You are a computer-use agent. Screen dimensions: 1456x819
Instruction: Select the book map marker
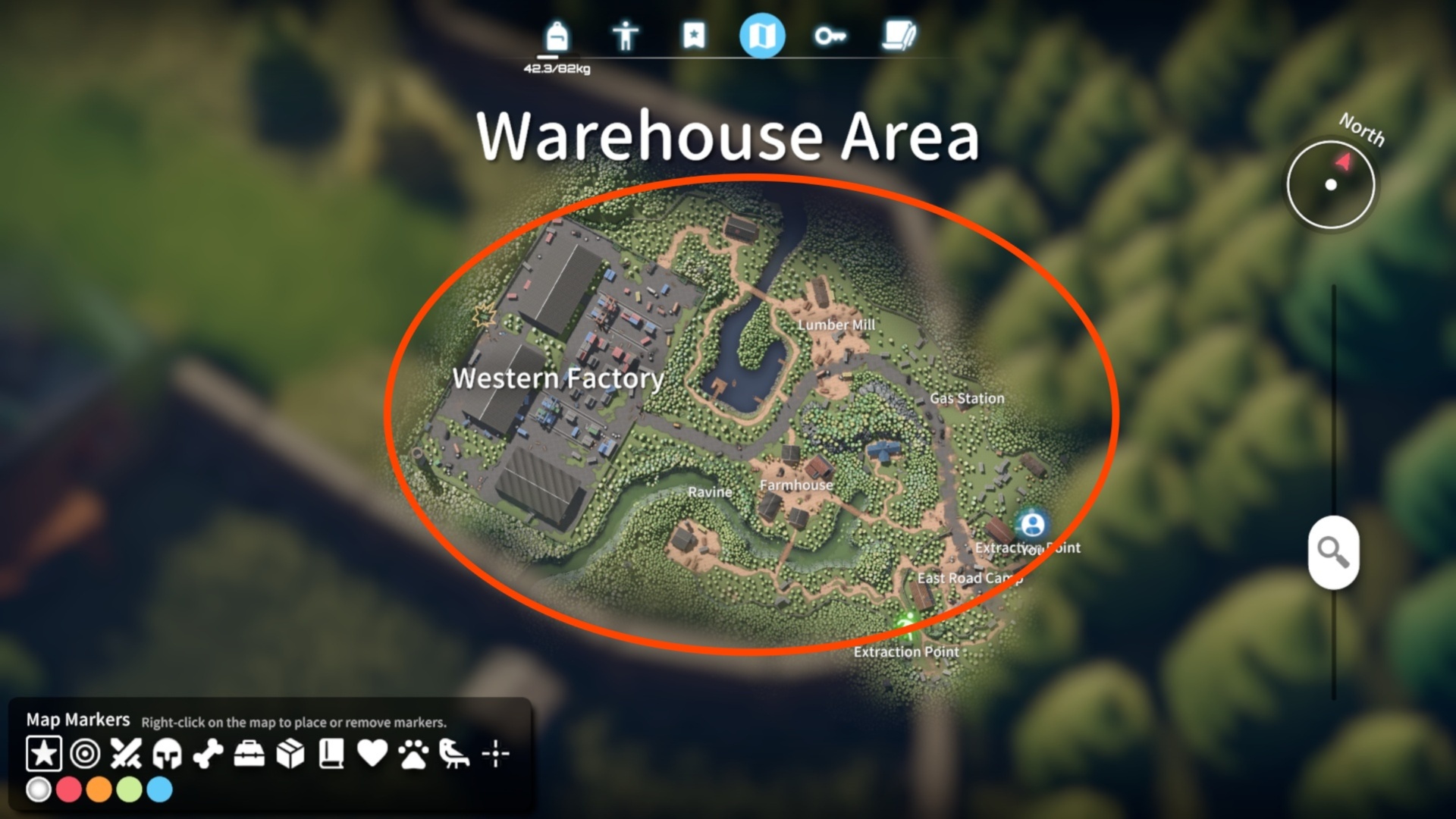click(331, 754)
